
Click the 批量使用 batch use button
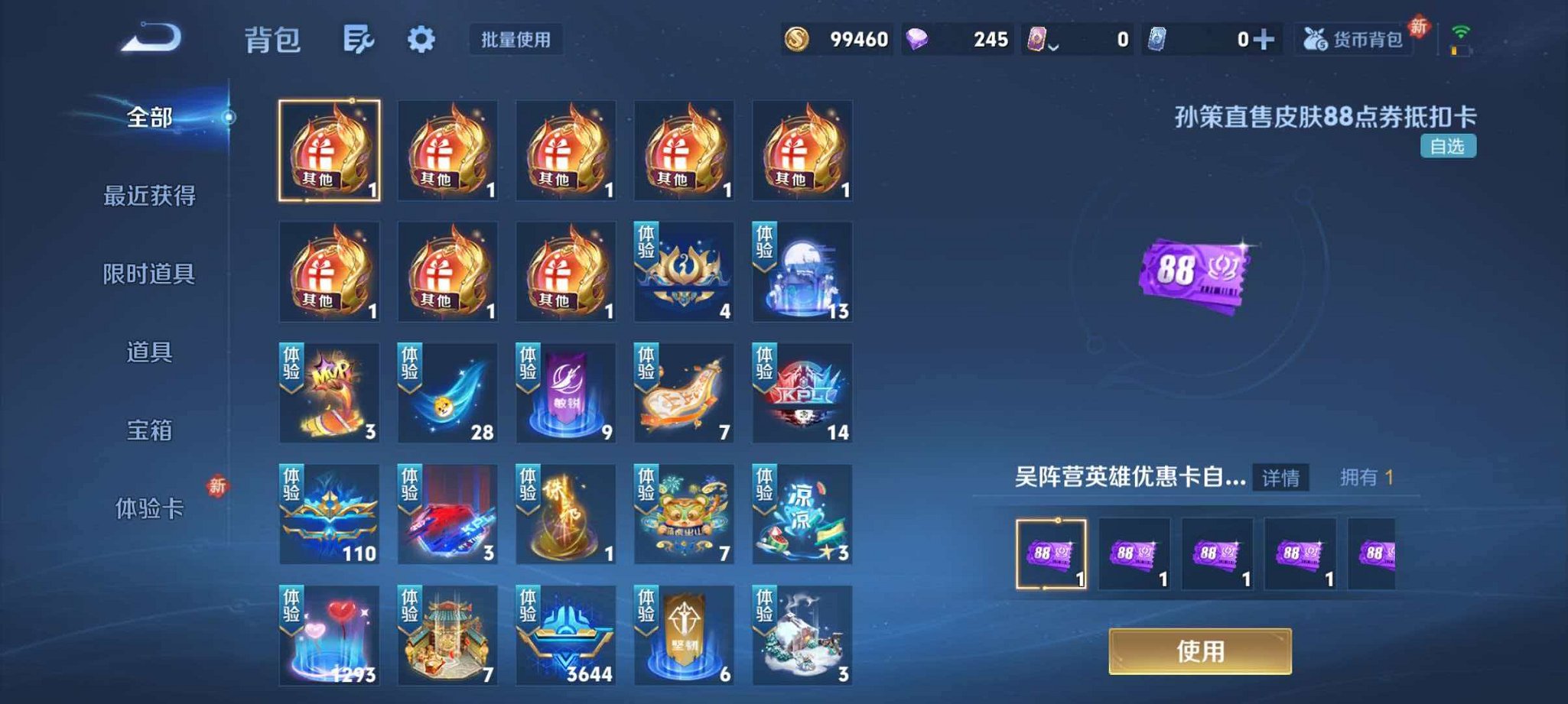click(x=515, y=41)
